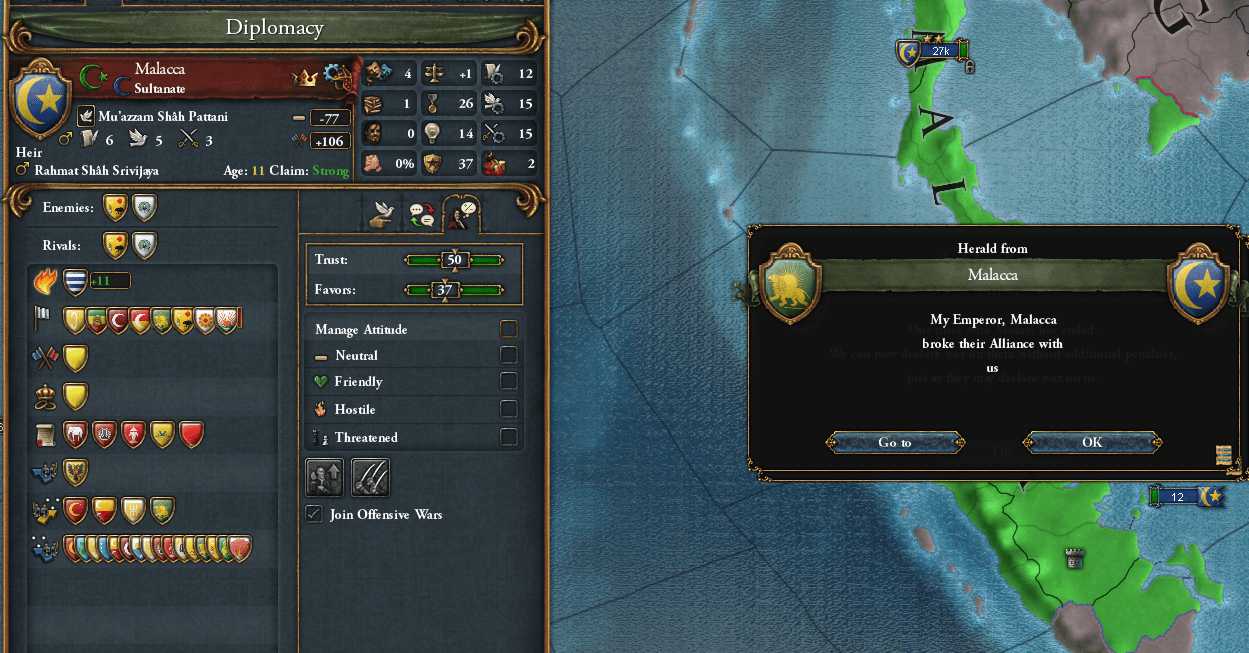Open the dove-on-hand diplomatic actions tab
1249x653 pixels.
pos(381,212)
